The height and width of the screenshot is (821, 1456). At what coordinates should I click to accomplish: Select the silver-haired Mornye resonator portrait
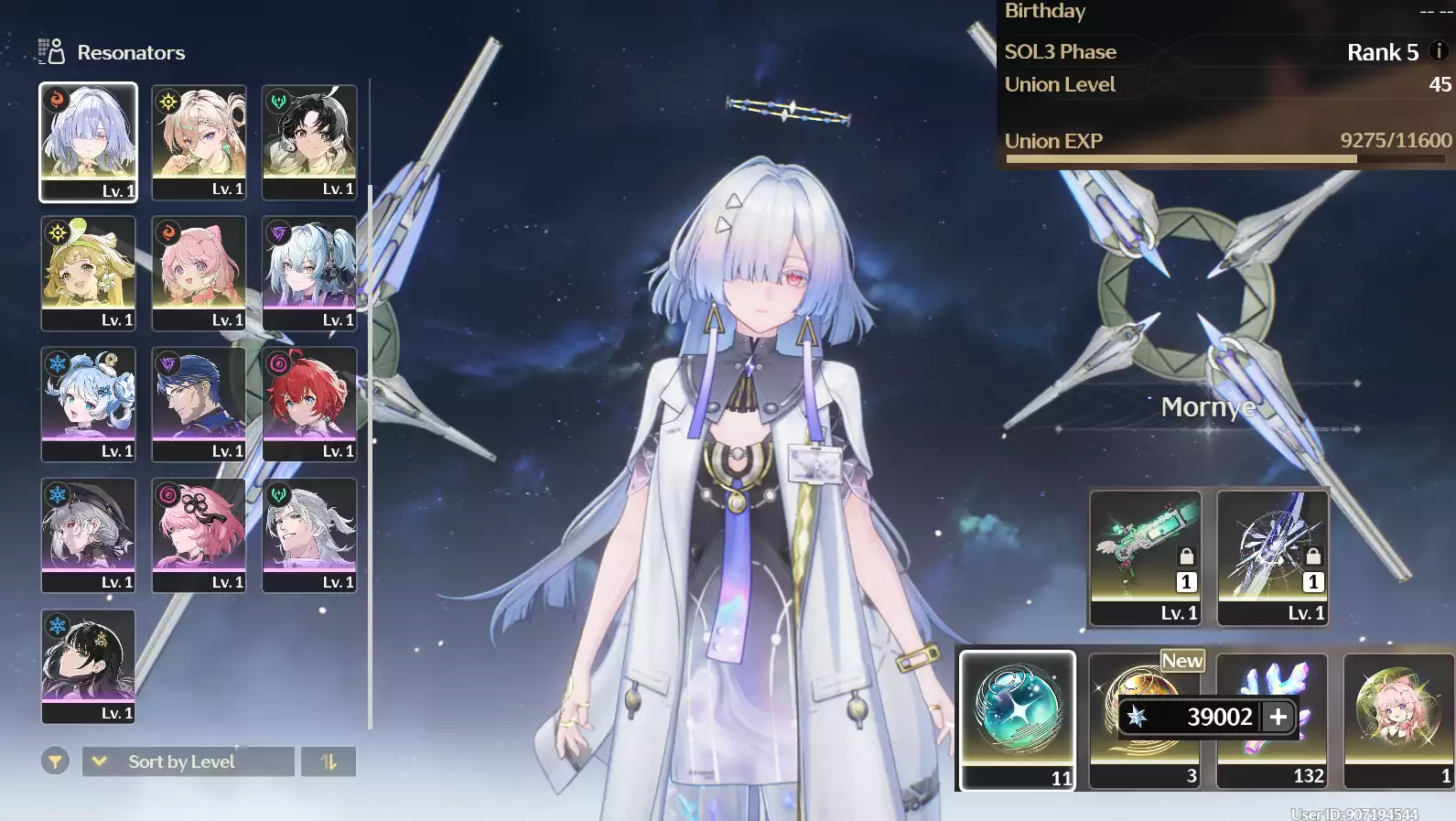coord(88,141)
